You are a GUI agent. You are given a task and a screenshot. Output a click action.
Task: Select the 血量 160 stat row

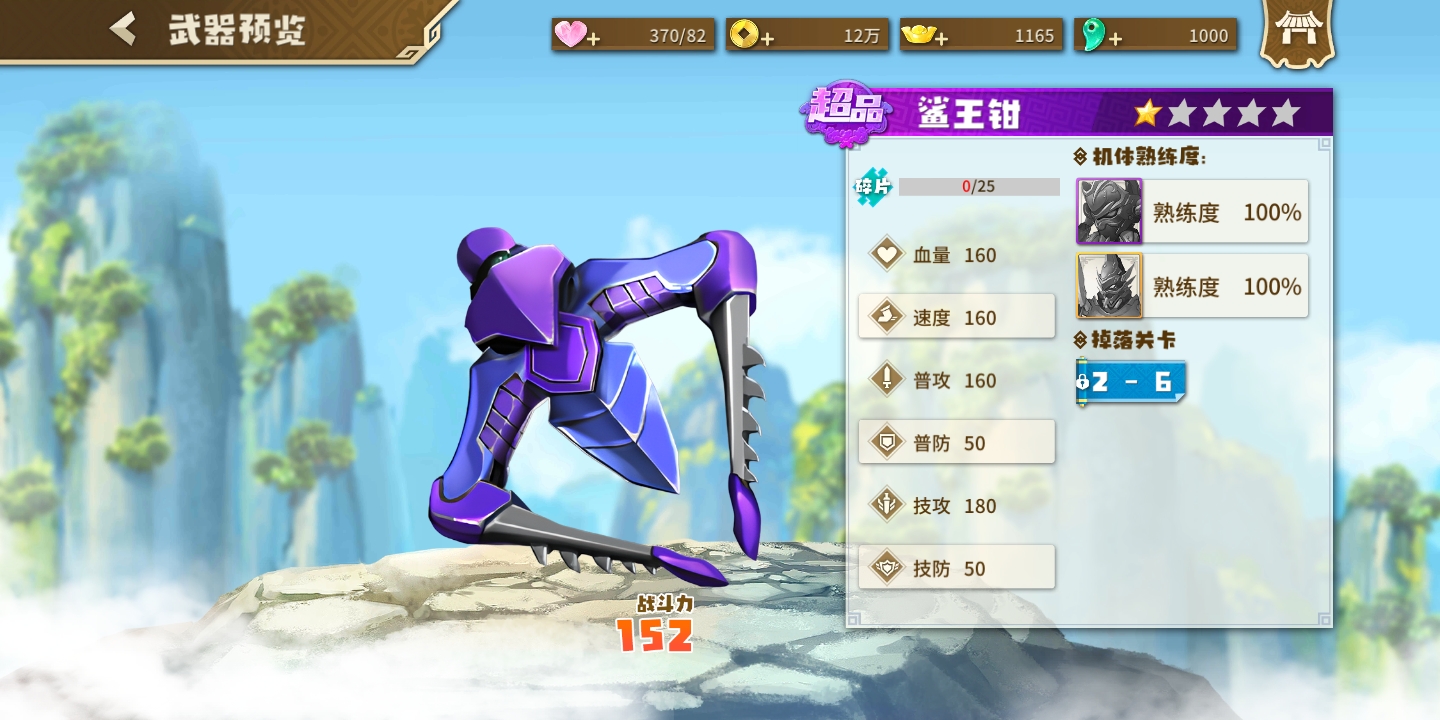click(x=956, y=255)
